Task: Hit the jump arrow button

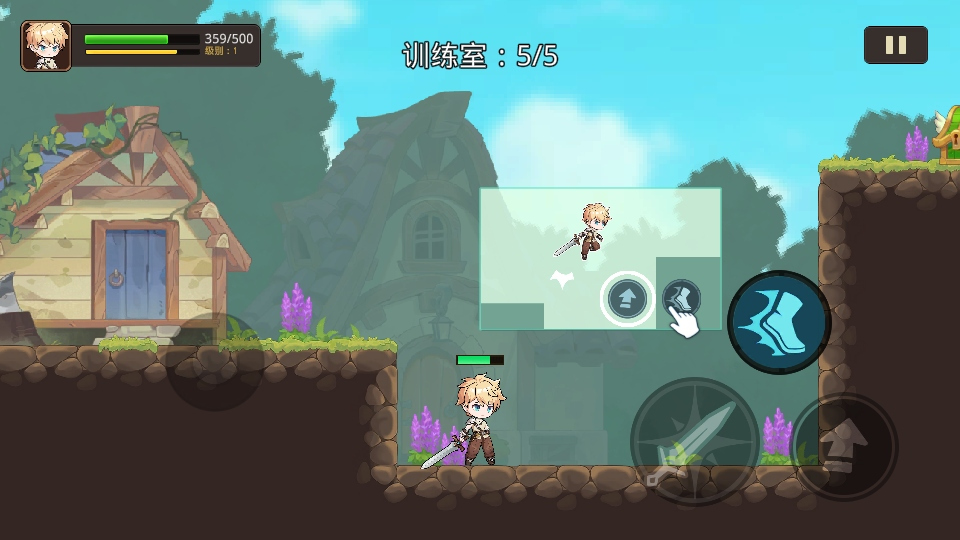Action: pos(845,446)
